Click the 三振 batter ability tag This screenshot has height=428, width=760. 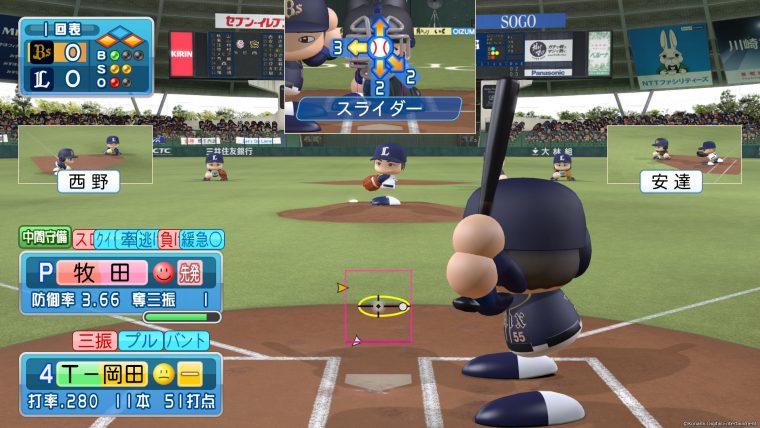tap(94, 340)
